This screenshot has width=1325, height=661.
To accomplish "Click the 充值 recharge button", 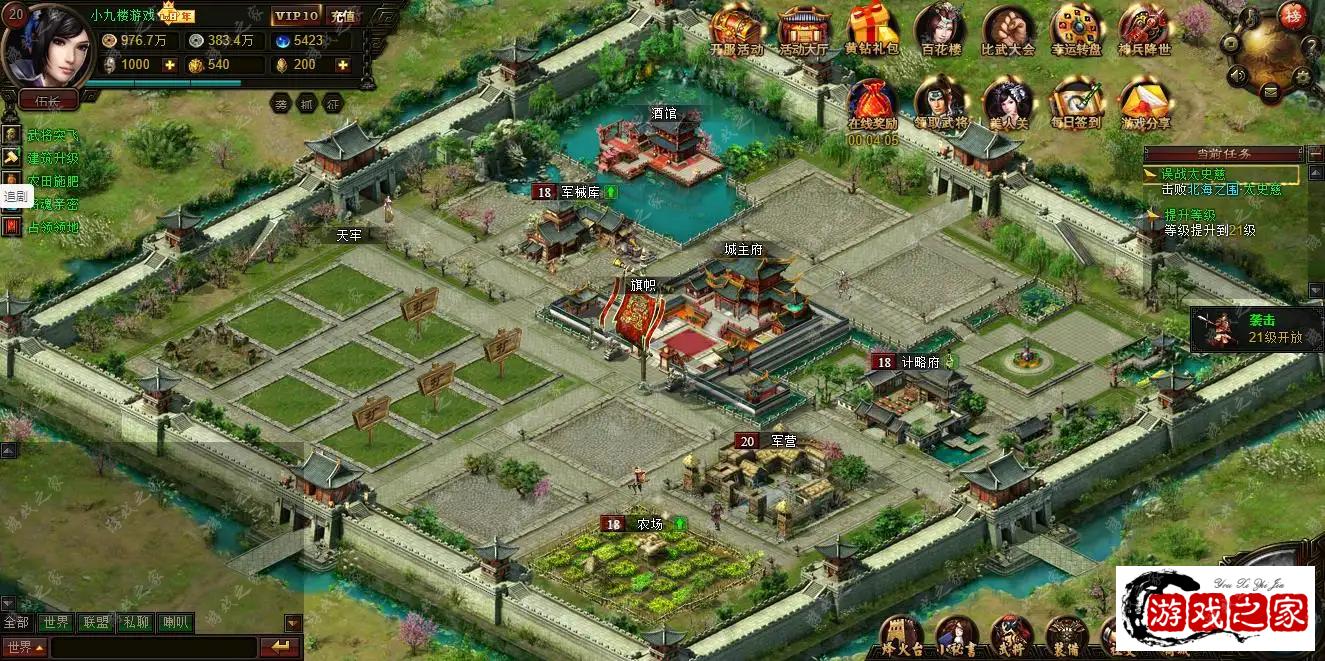I will [x=343, y=16].
